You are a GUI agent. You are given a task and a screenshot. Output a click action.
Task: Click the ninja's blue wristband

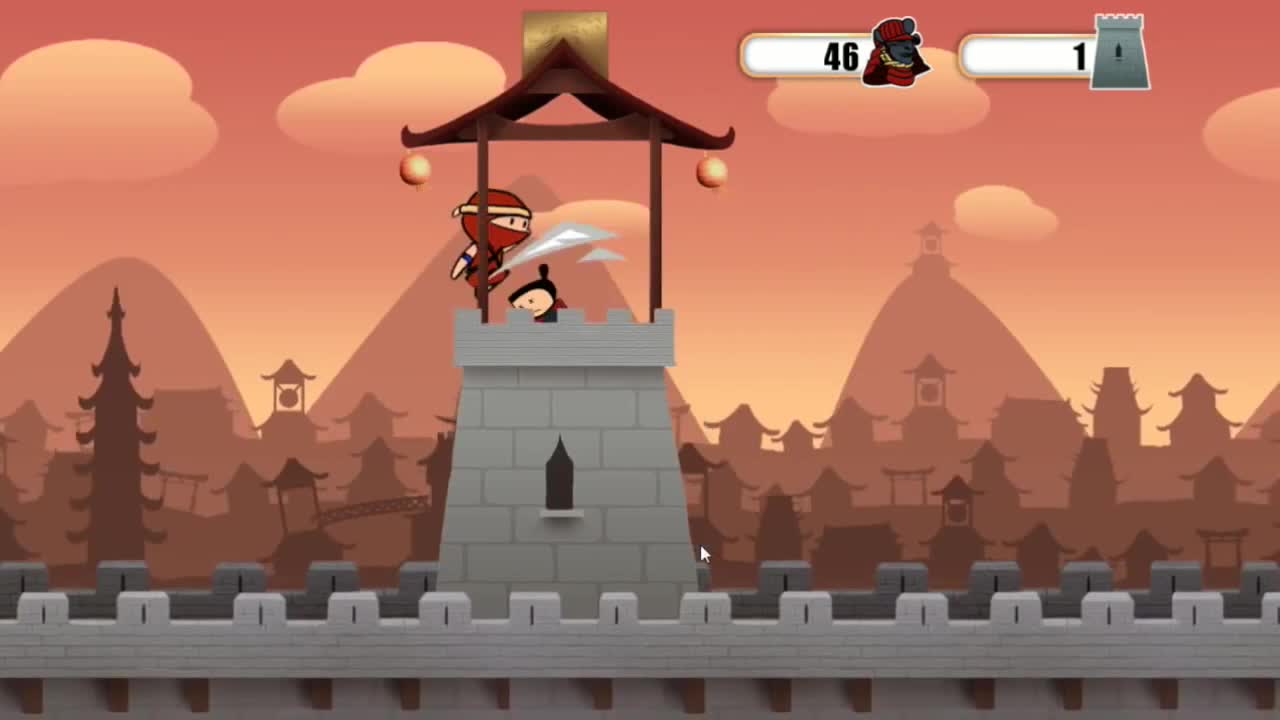467,258
